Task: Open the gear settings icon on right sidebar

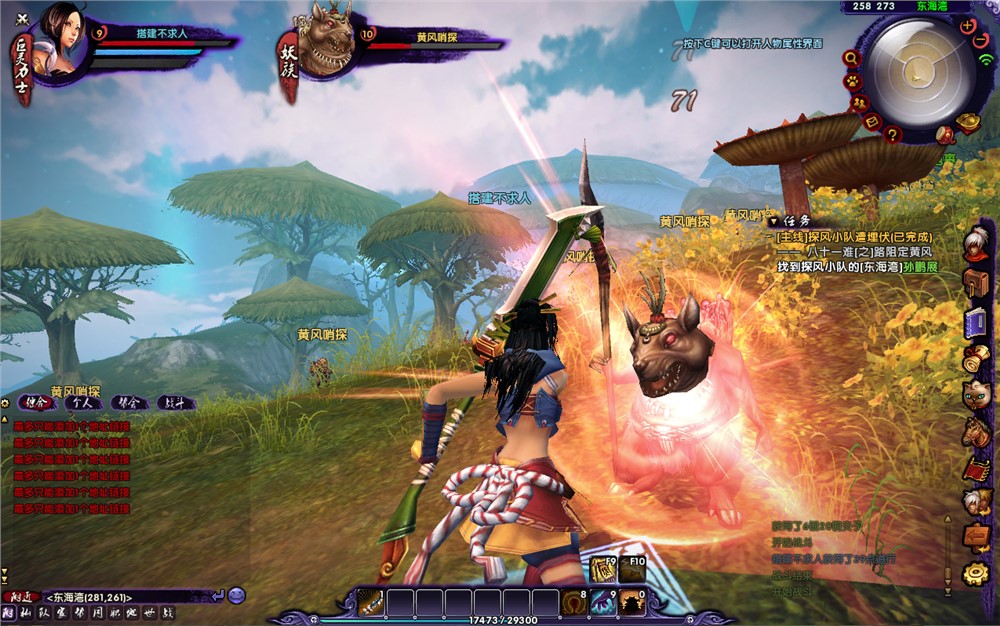Action: pos(976,573)
